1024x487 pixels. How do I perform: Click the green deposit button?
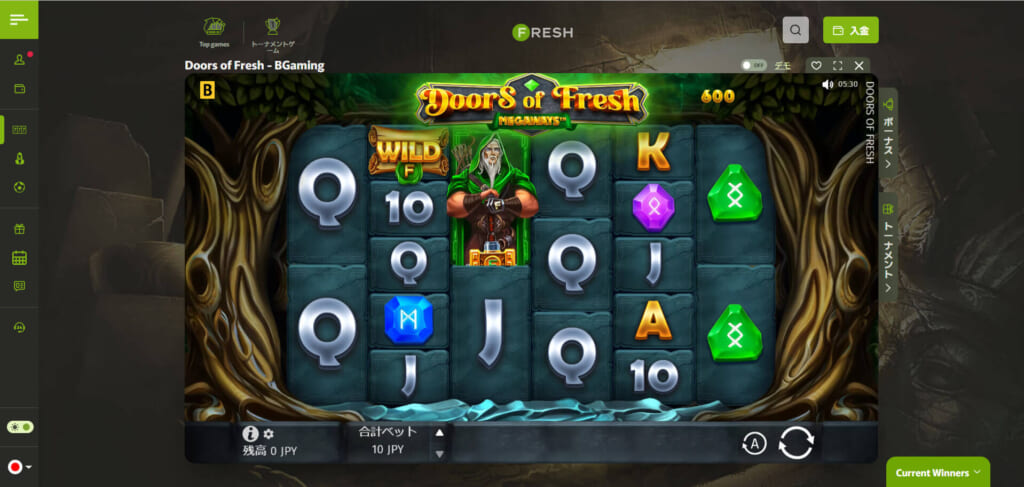point(850,30)
